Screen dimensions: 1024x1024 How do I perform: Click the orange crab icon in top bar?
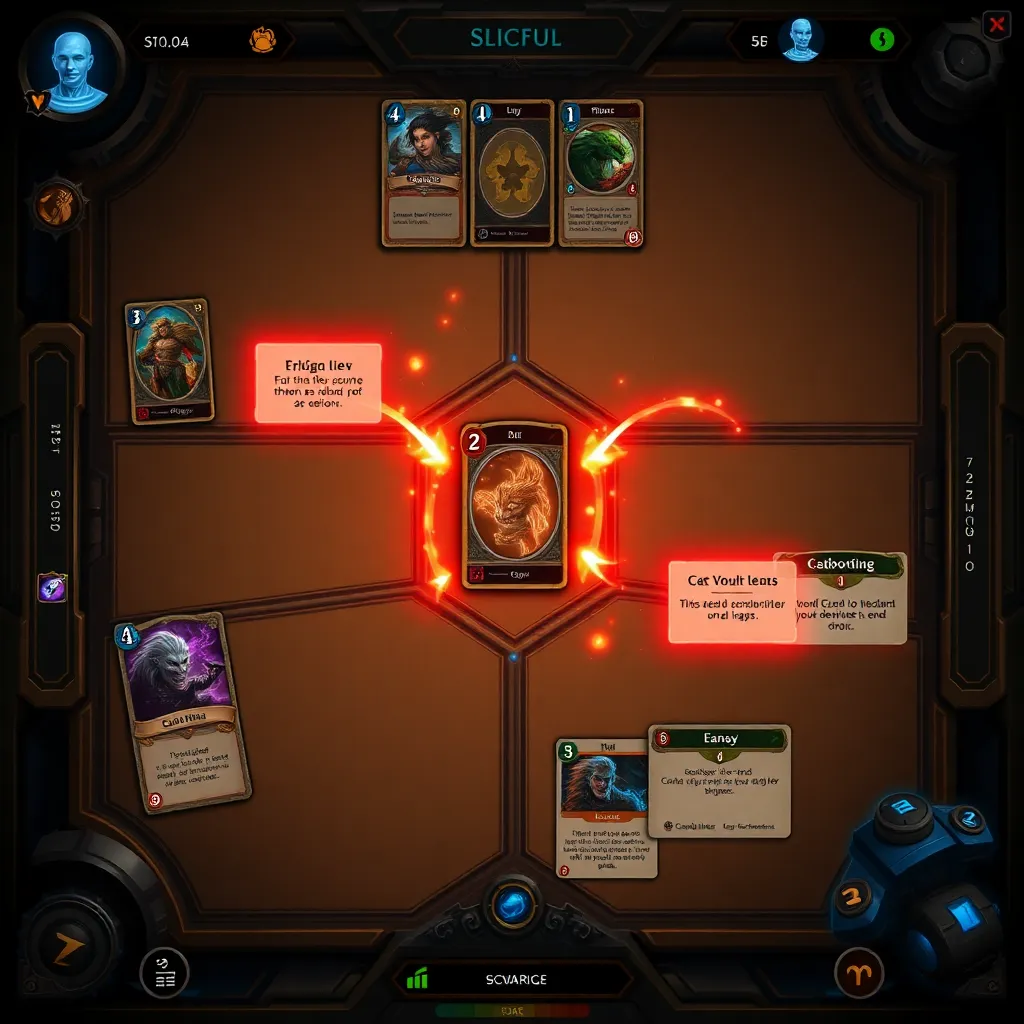[x=262, y=41]
